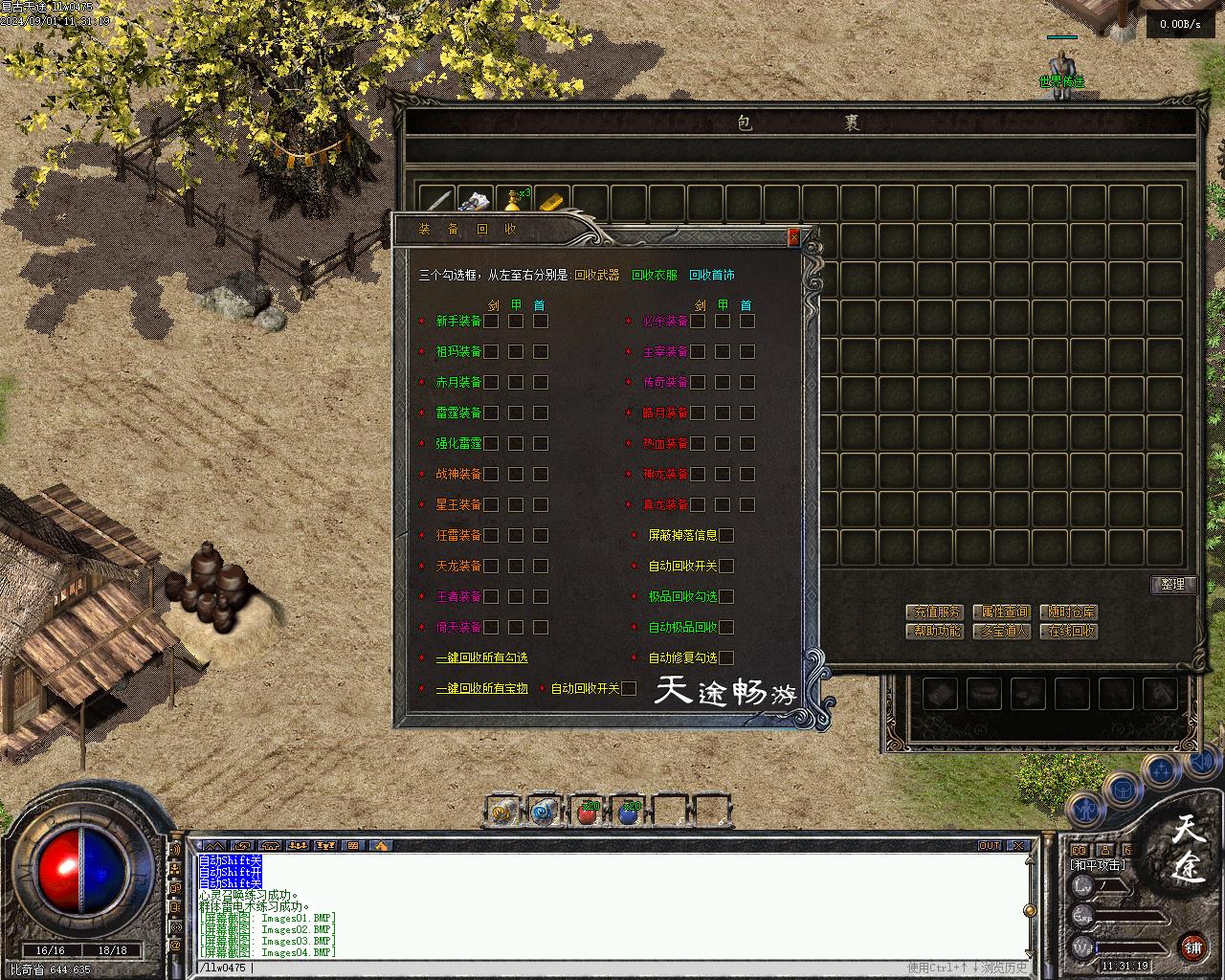Image resolution: width=1225 pixels, height=980 pixels.
Task: Open the 多宝道人 button
Action: tap(1002, 632)
